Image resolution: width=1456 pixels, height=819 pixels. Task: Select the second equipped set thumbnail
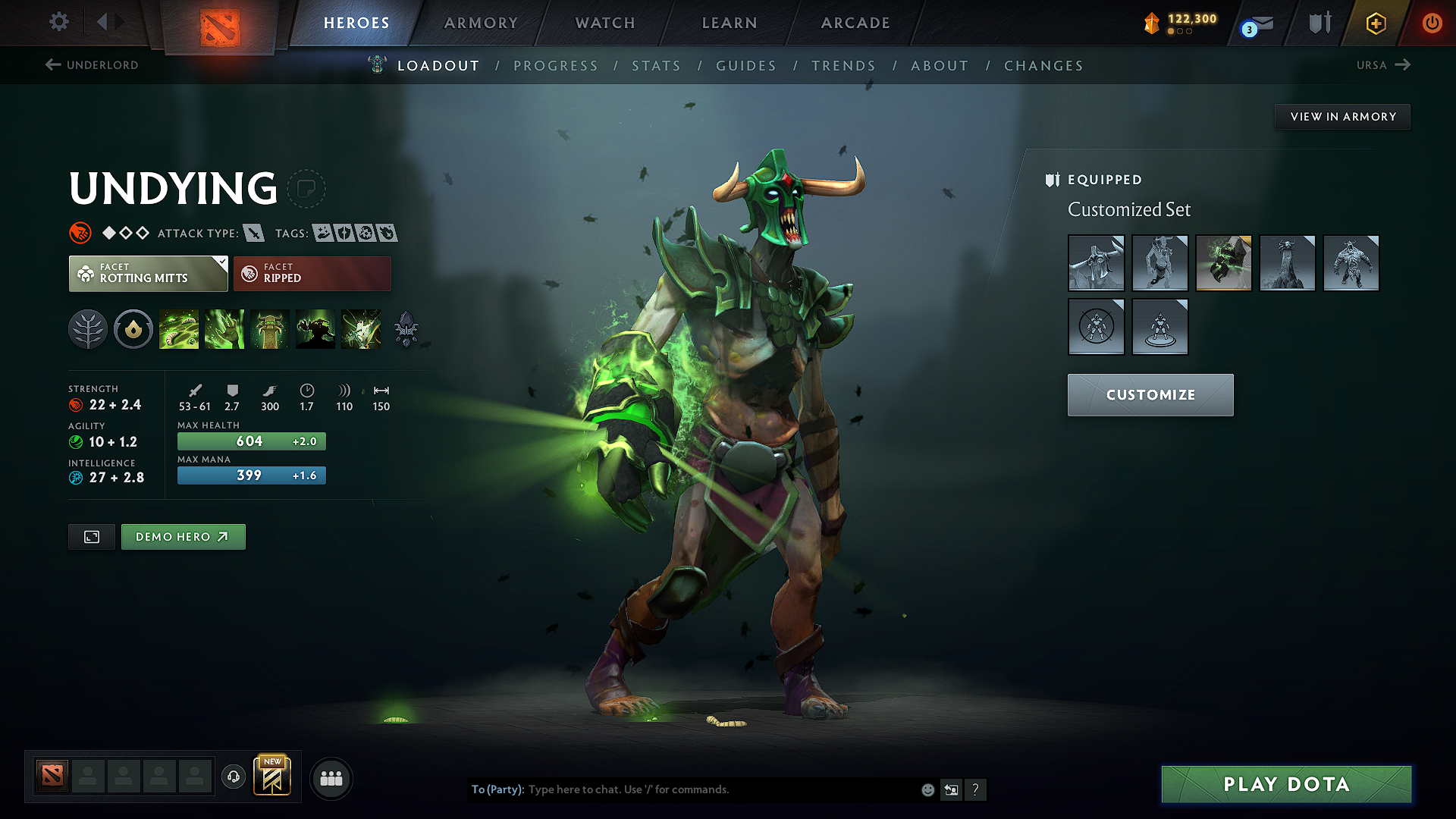(x=1159, y=263)
